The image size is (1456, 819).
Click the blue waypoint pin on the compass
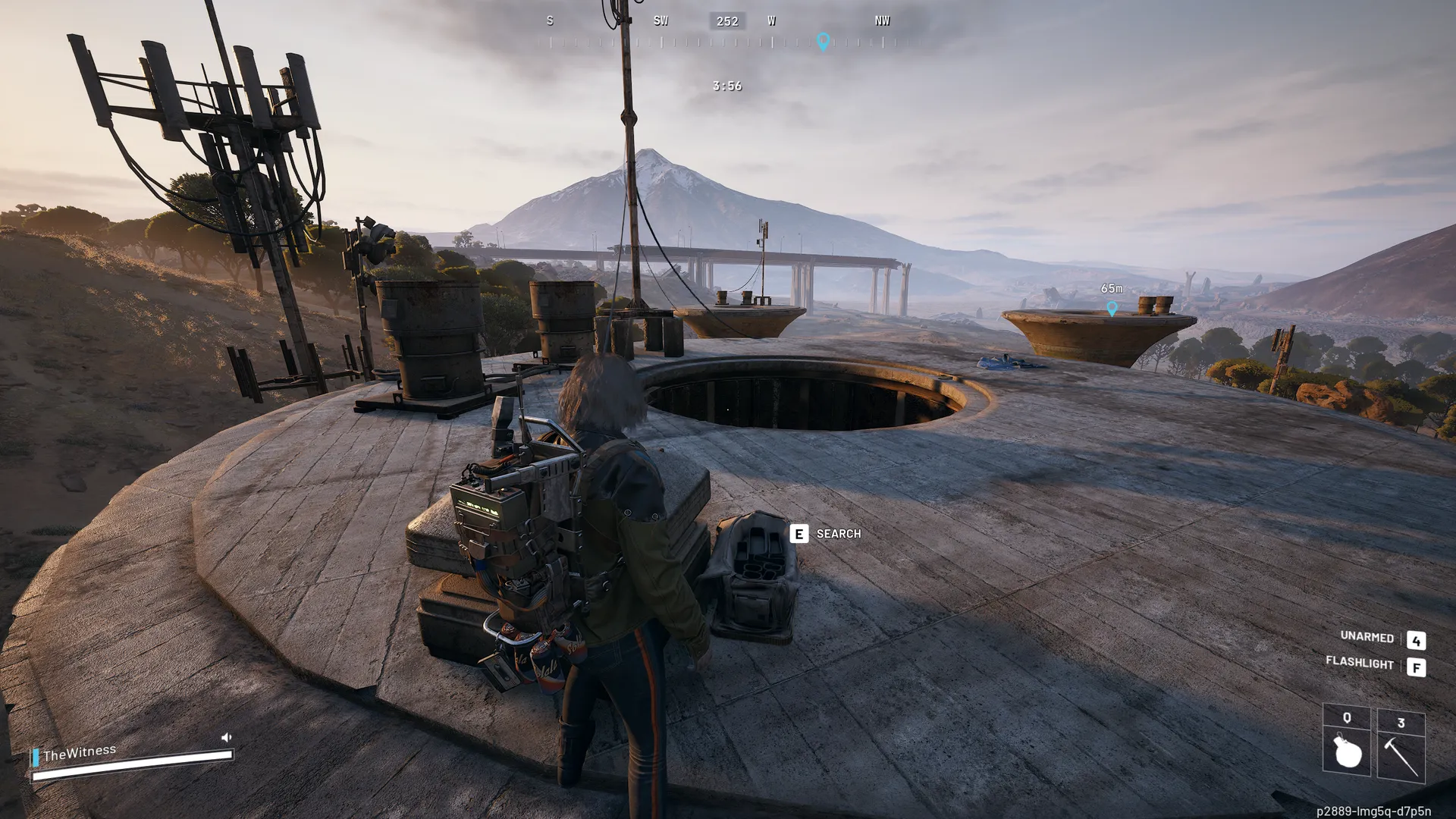pos(823,41)
